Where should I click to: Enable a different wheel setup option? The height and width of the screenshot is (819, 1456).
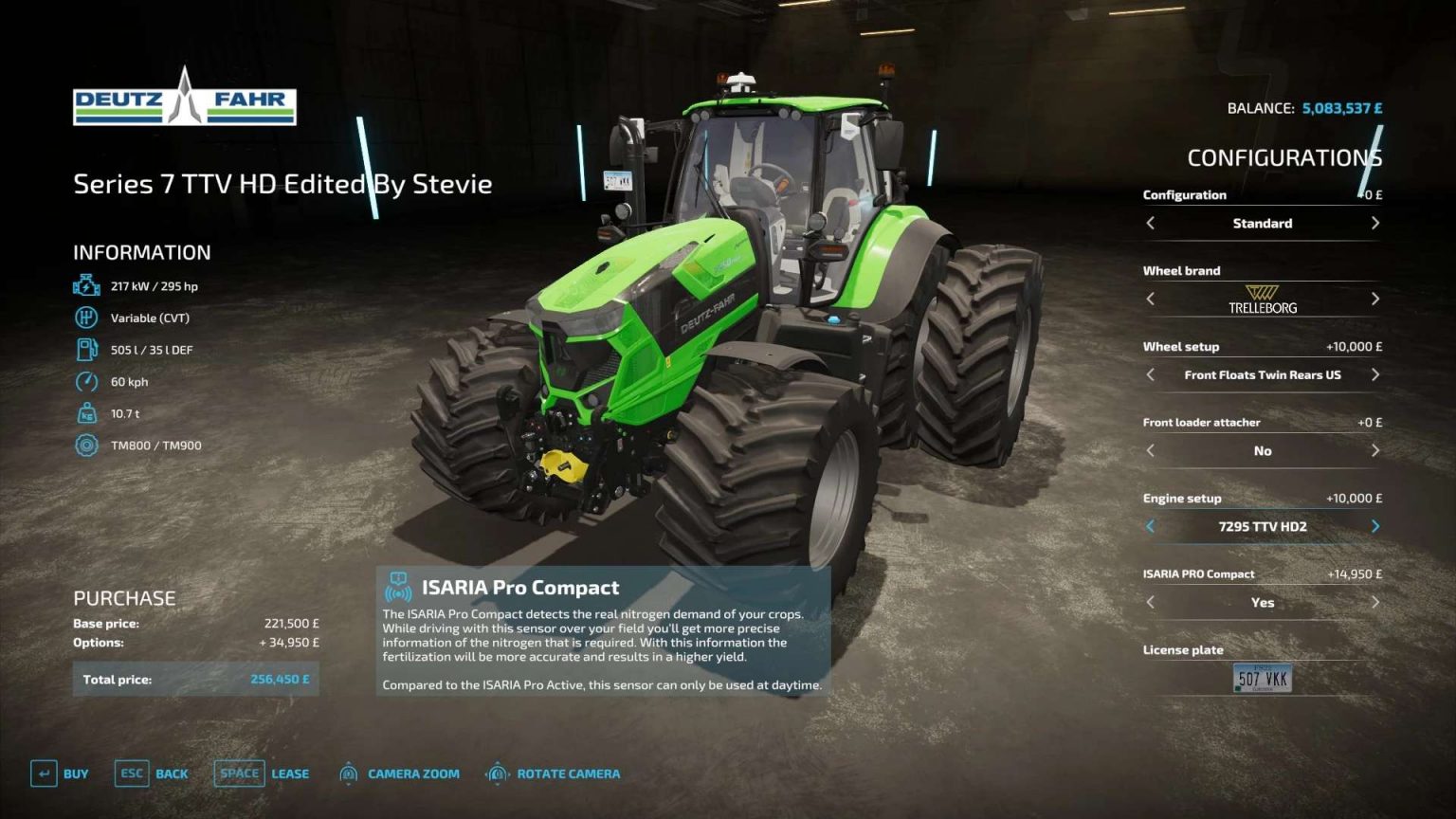[1375, 374]
